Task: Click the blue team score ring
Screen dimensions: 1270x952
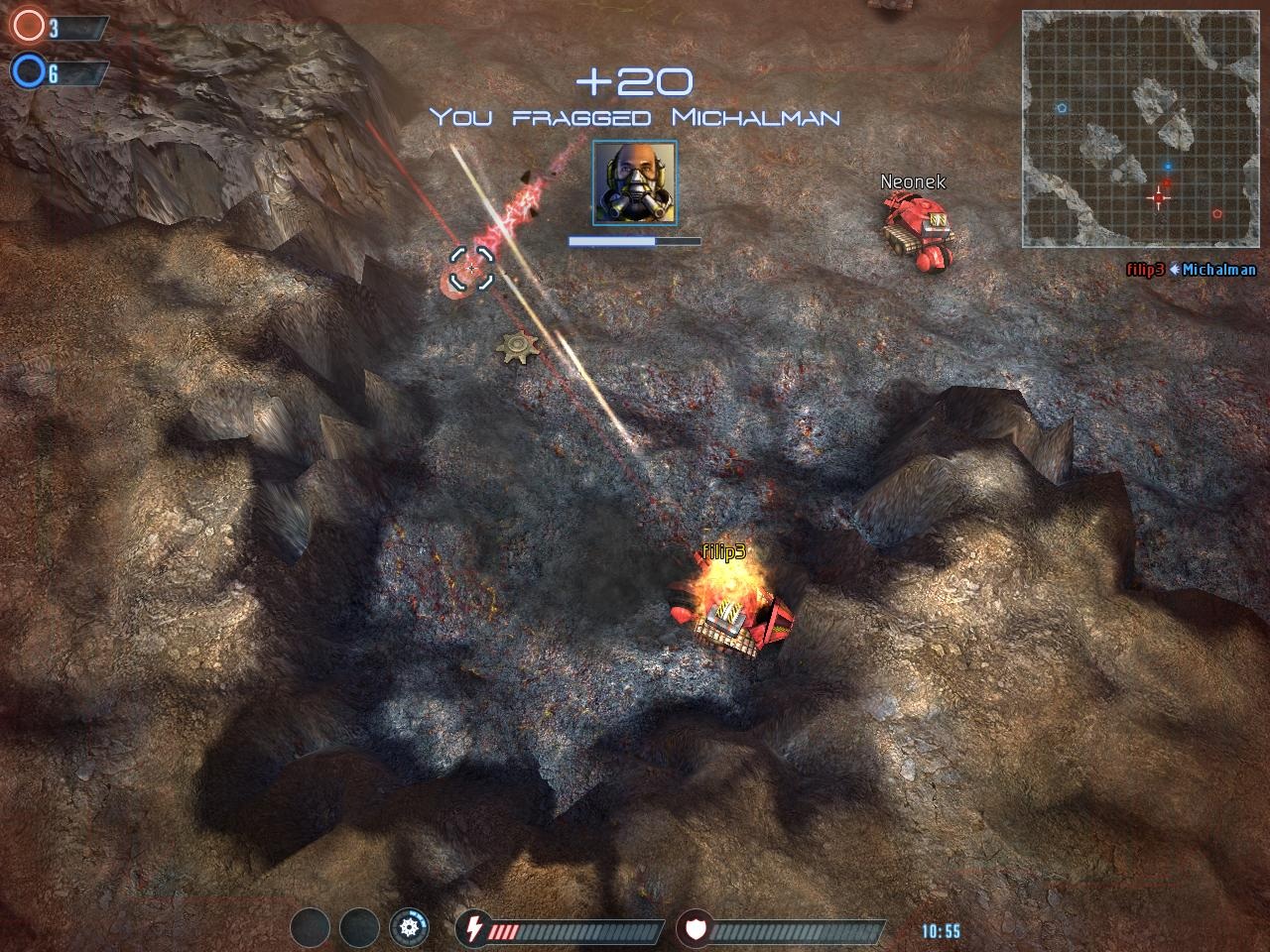Action: [28, 71]
